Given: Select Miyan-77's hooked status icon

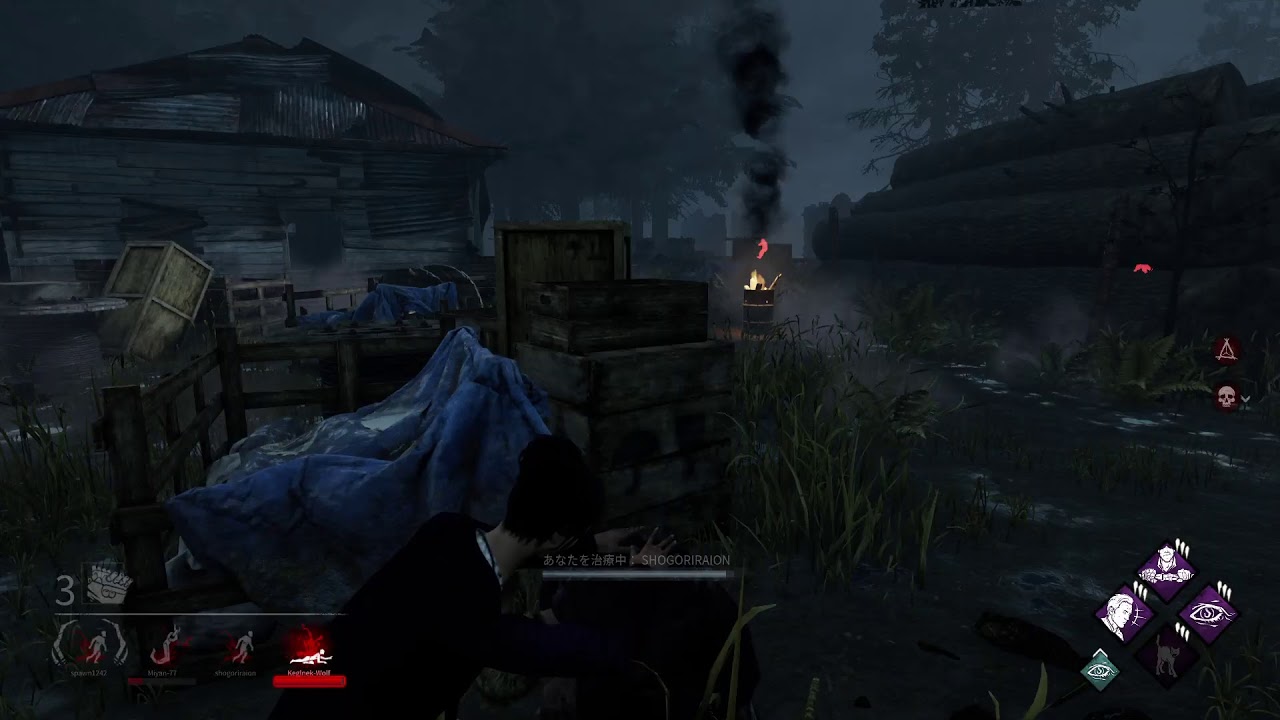Looking at the screenshot, I should 165,646.
